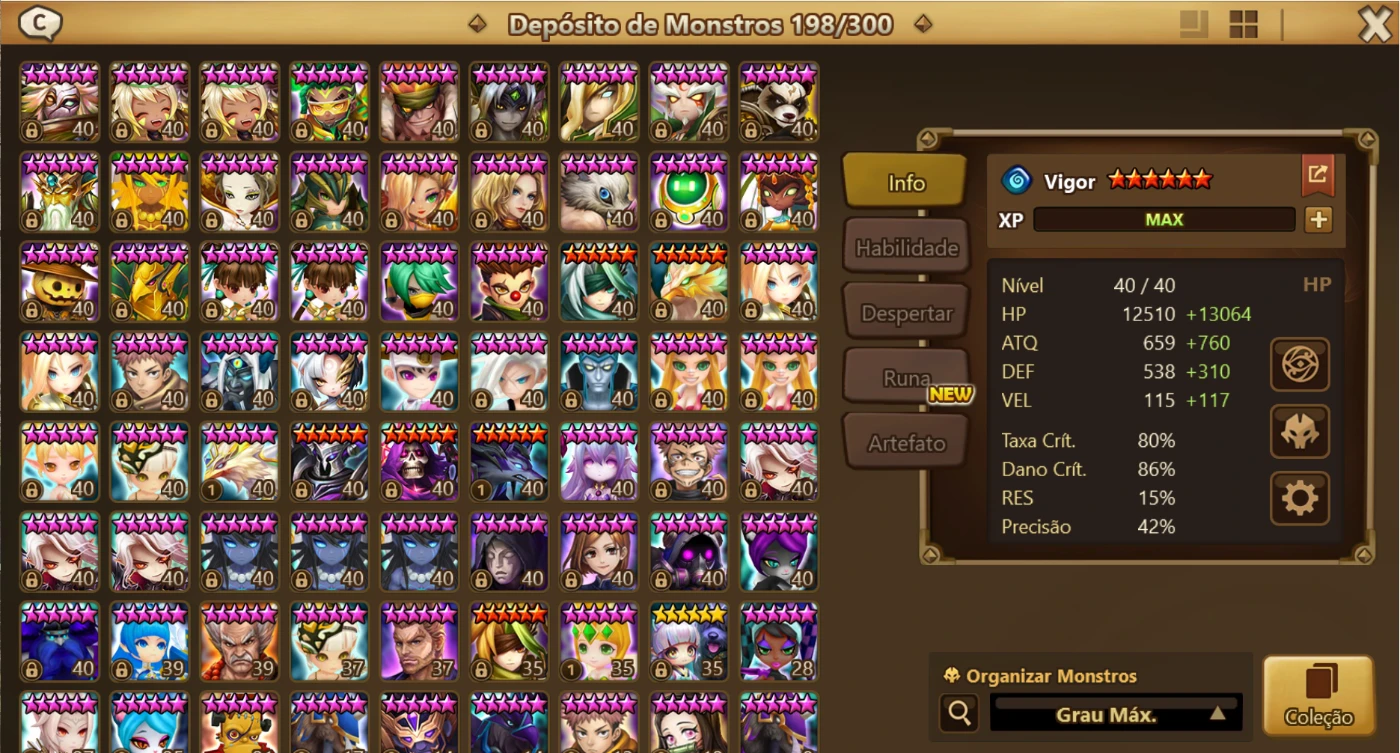
Task: Open the monster search magnifier icon
Action: click(959, 712)
